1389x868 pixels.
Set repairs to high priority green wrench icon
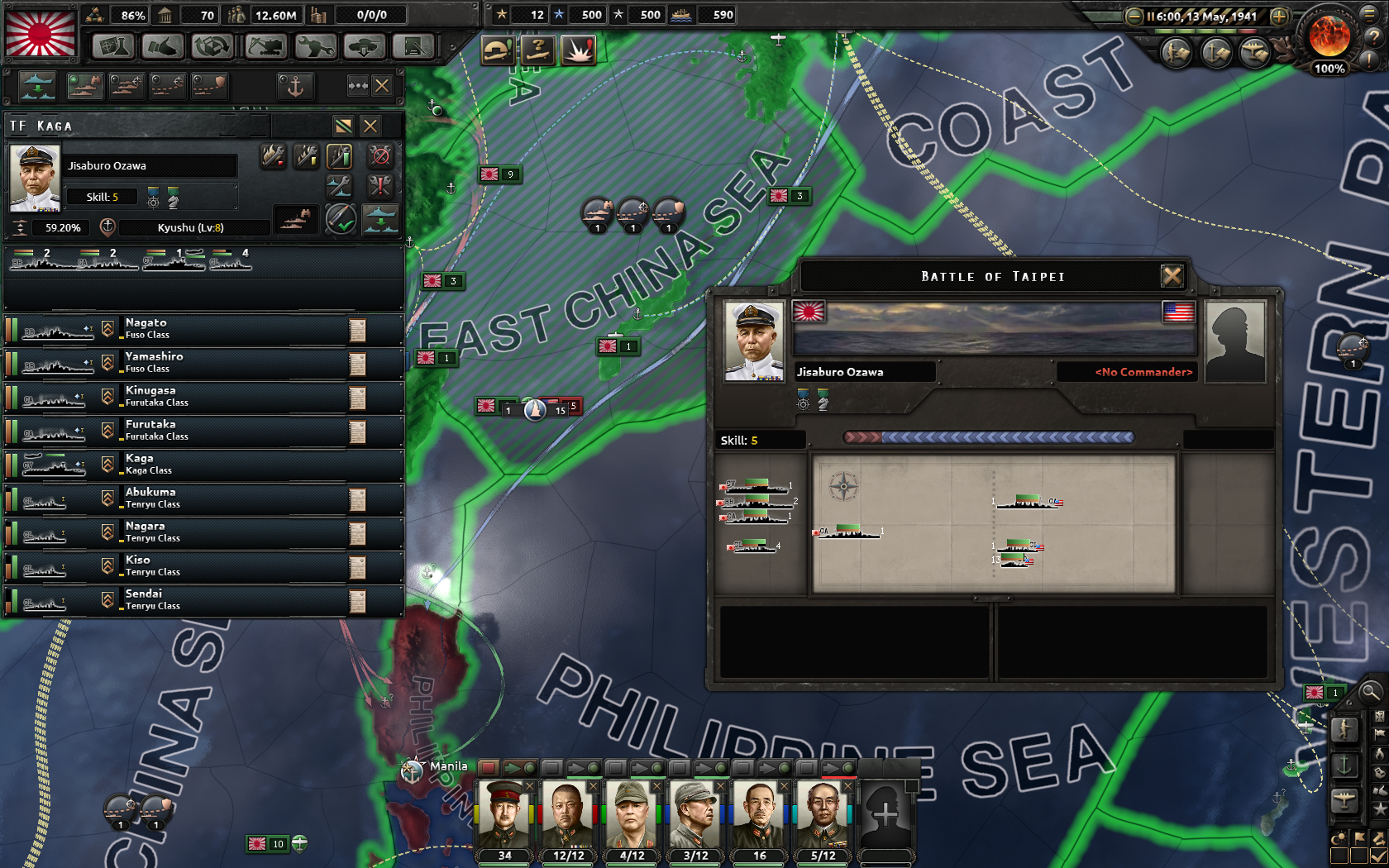tap(339, 156)
